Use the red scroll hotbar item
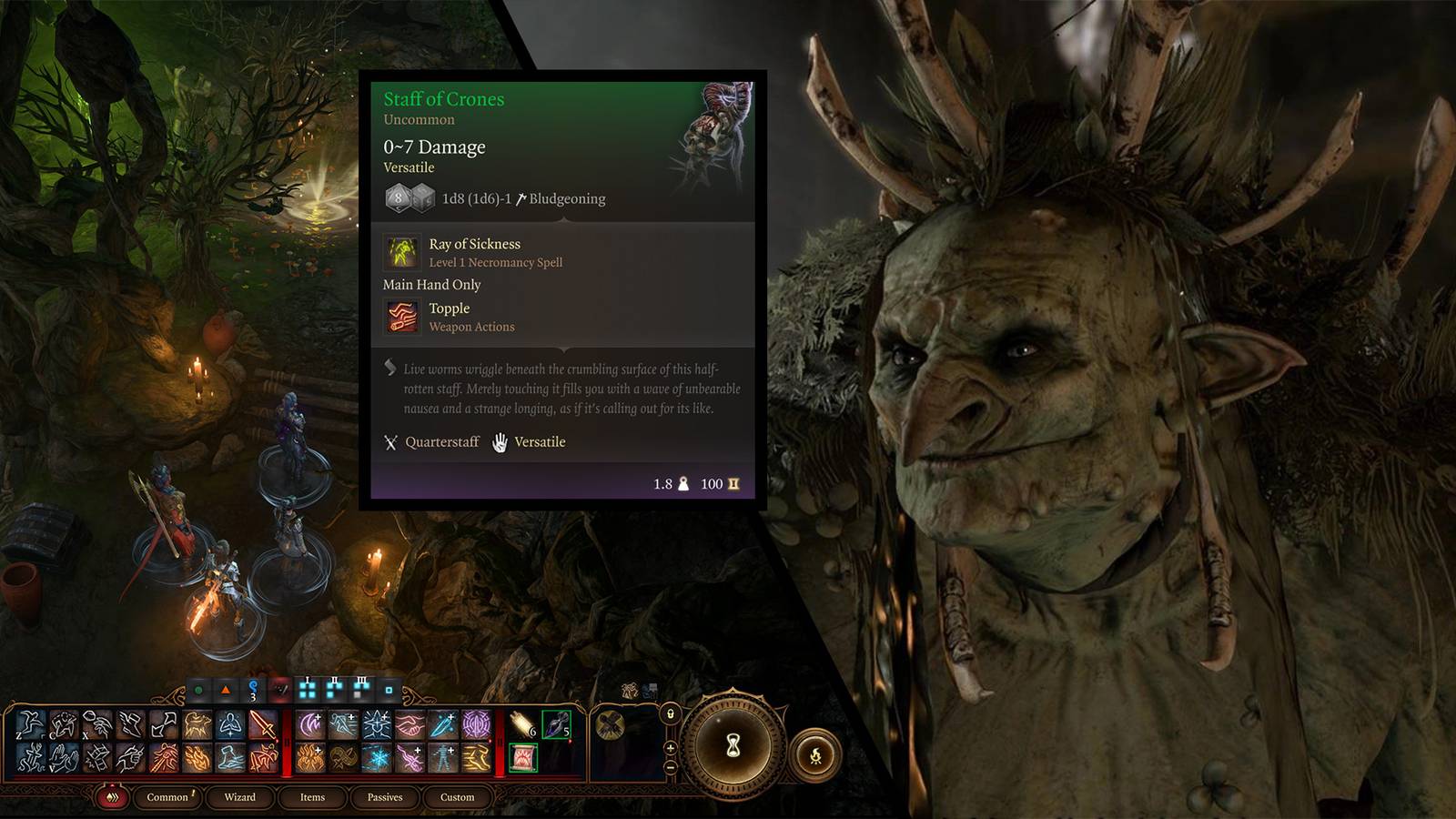Image resolution: width=1456 pixels, height=819 pixels. pyautogui.click(x=523, y=757)
